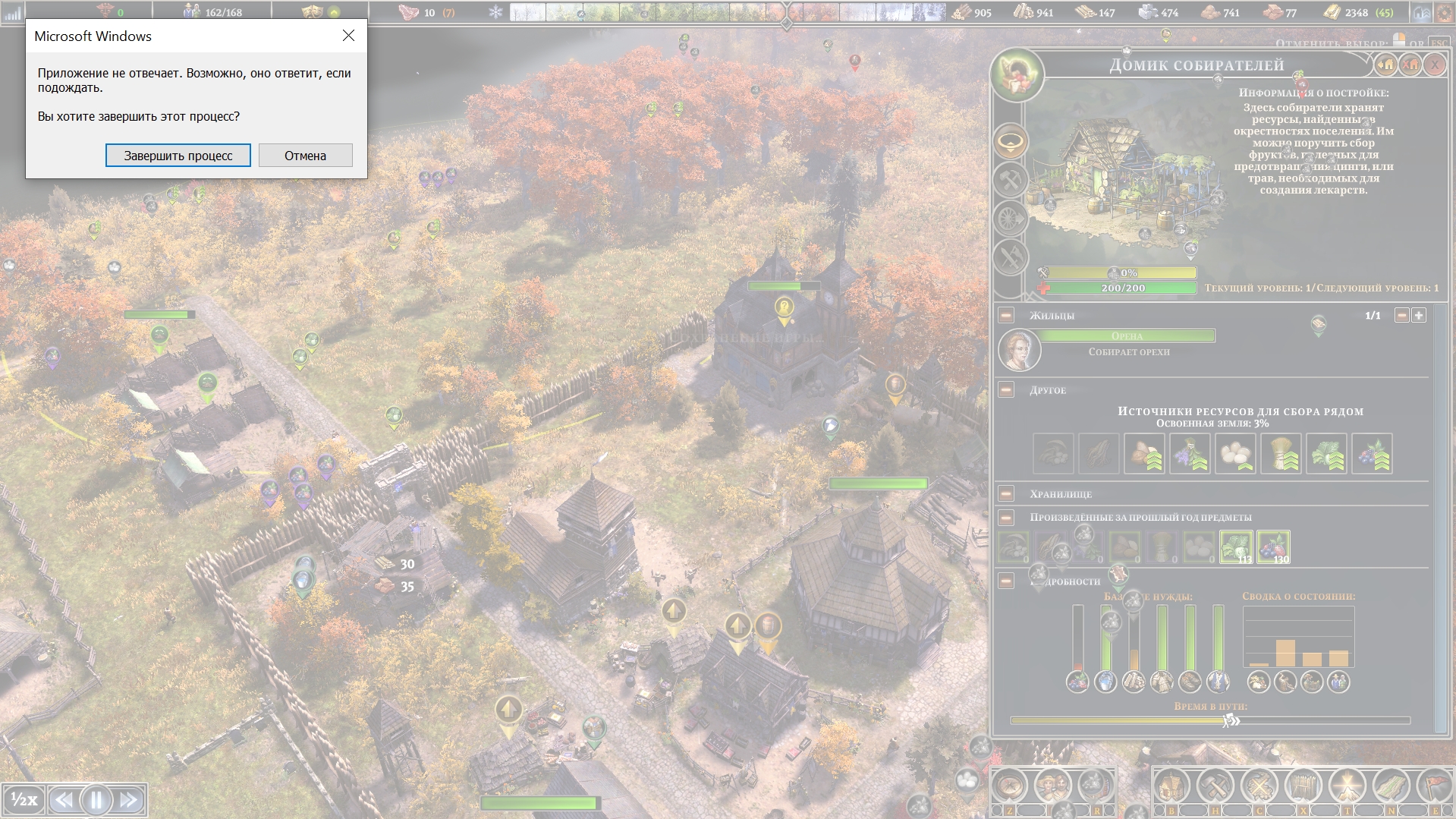1456x819 pixels.
Task: Remove a worker with the minus button
Action: 1402,315
